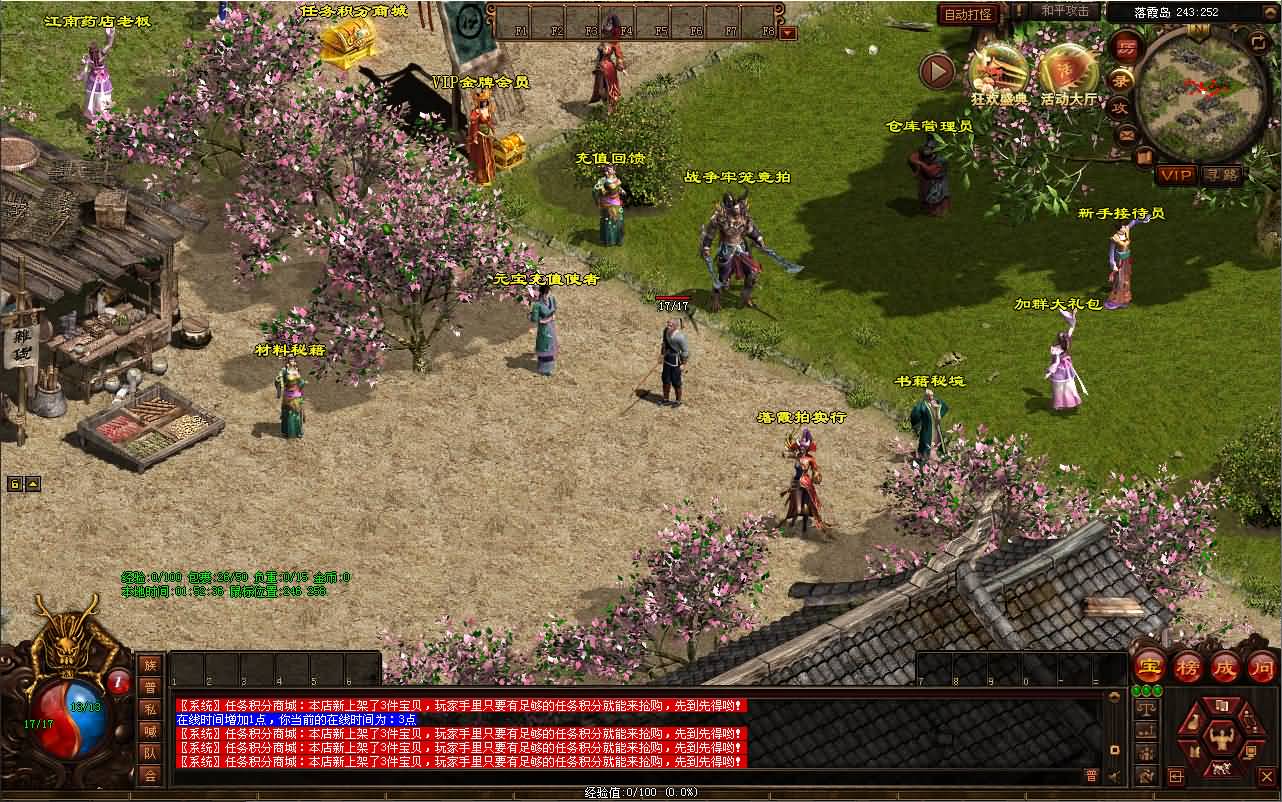1282x802 pixels.
Task: Select the 队 team chat channel
Action: (149, 753)
